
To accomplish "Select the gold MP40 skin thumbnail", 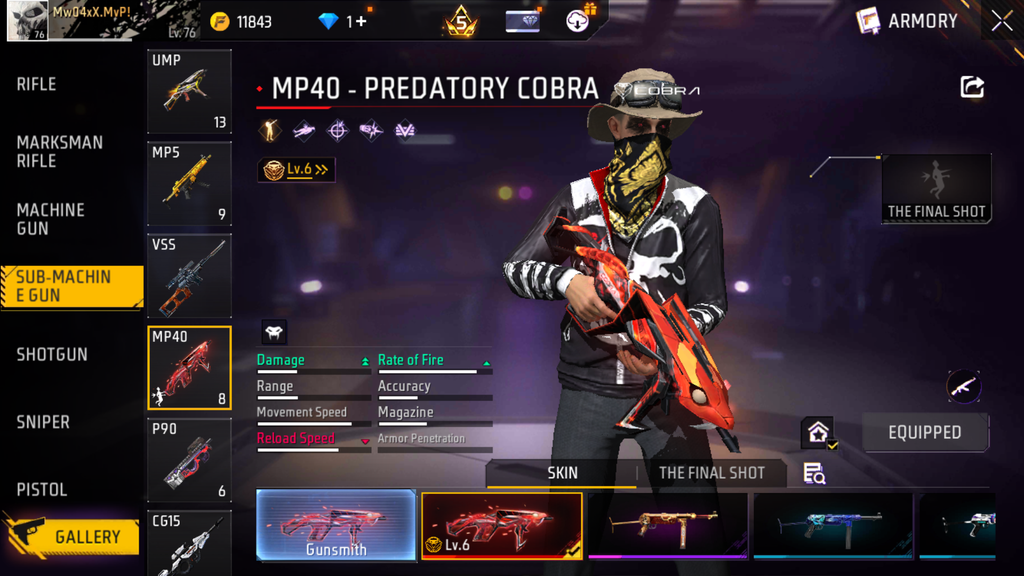I will point(667,525).
